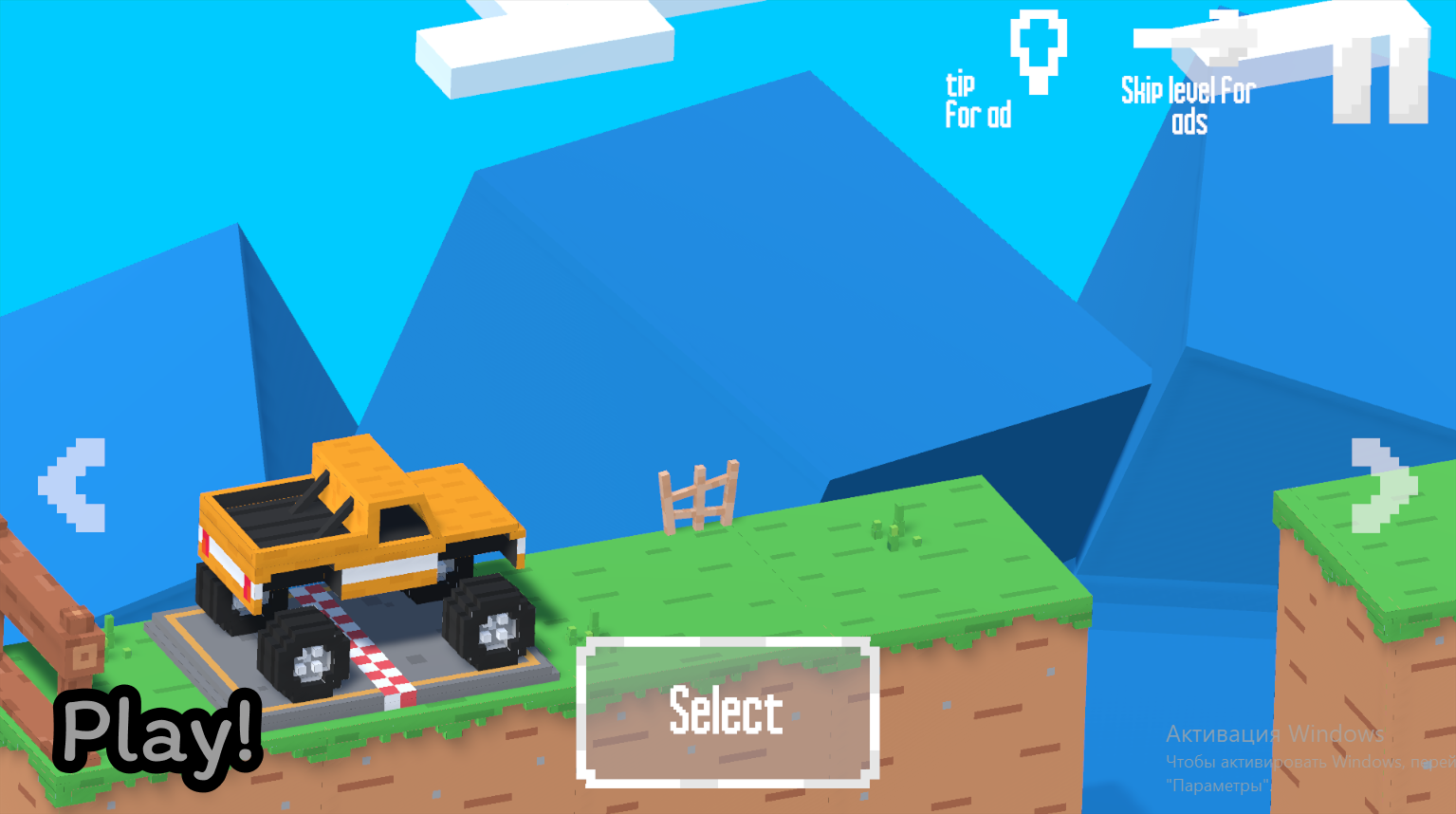Click the 'Skip level For ads' text

tap(1186, 104)
